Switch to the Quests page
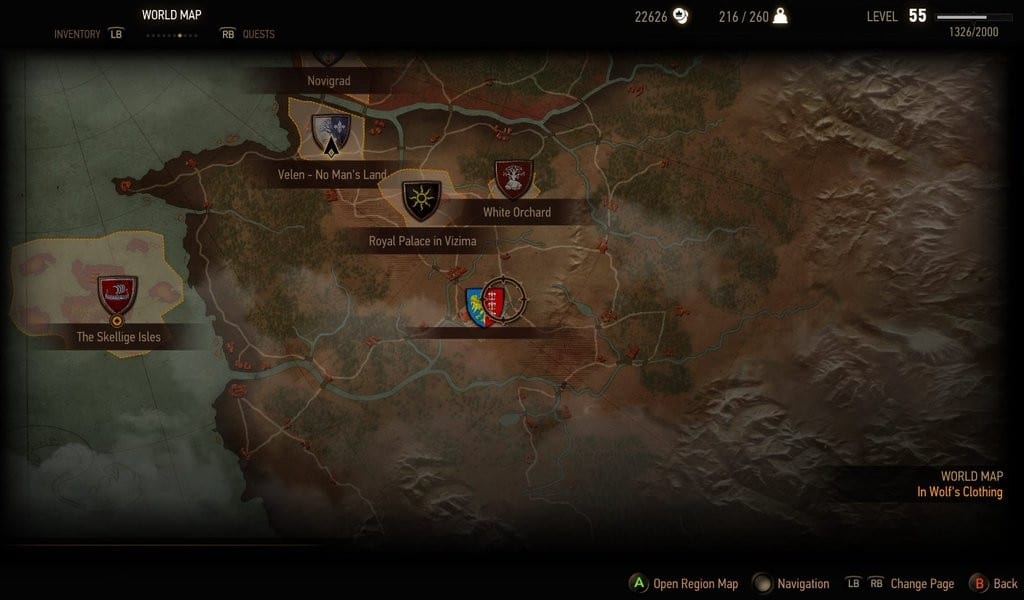1024x600 pixels. (x=257, y=34)
